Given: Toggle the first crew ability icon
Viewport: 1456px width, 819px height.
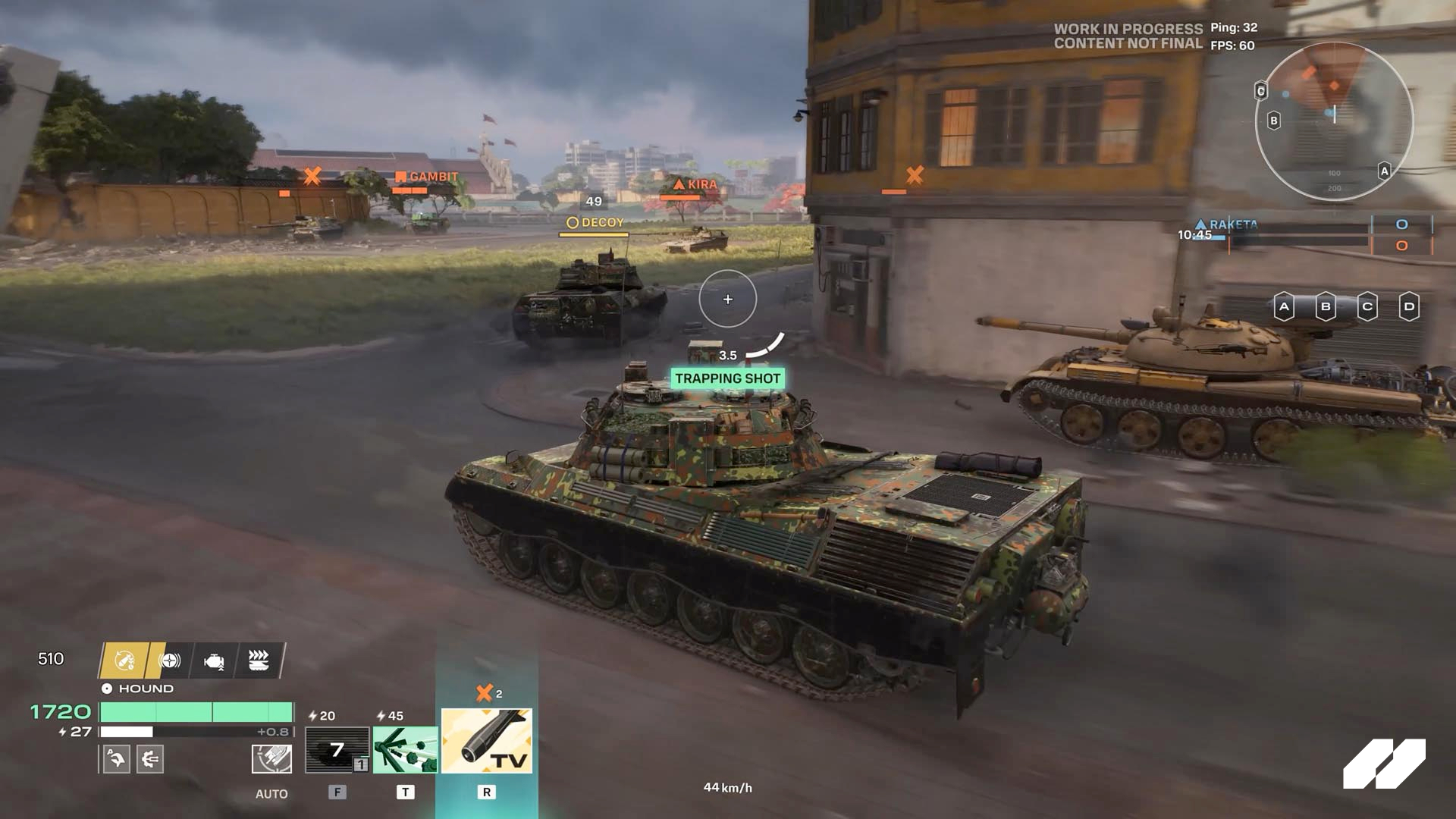Looking at the screenshot, I should tap(115, 760).
